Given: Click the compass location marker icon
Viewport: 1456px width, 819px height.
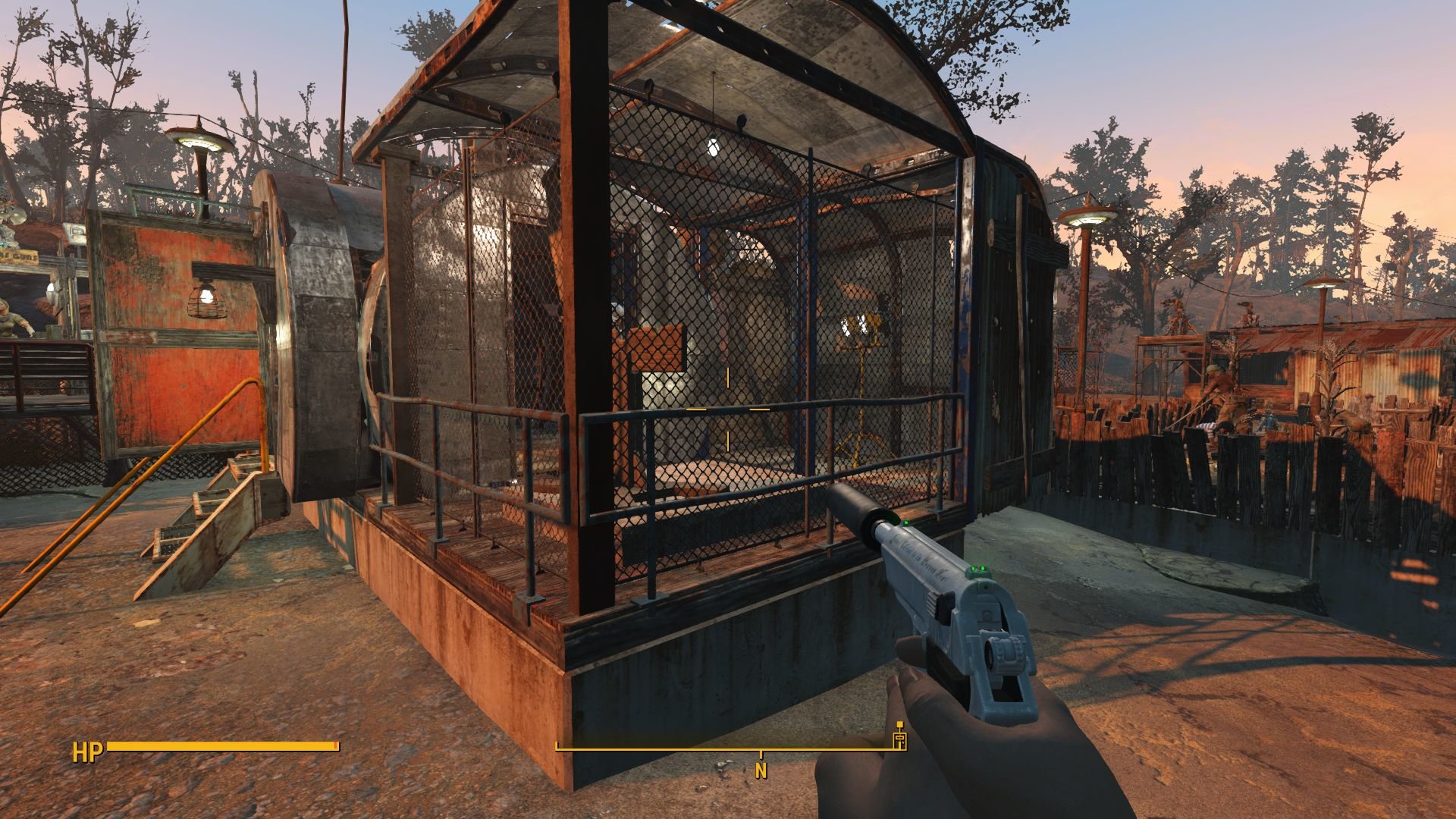Looking at the screenshot, I should [x=900, y=742].
